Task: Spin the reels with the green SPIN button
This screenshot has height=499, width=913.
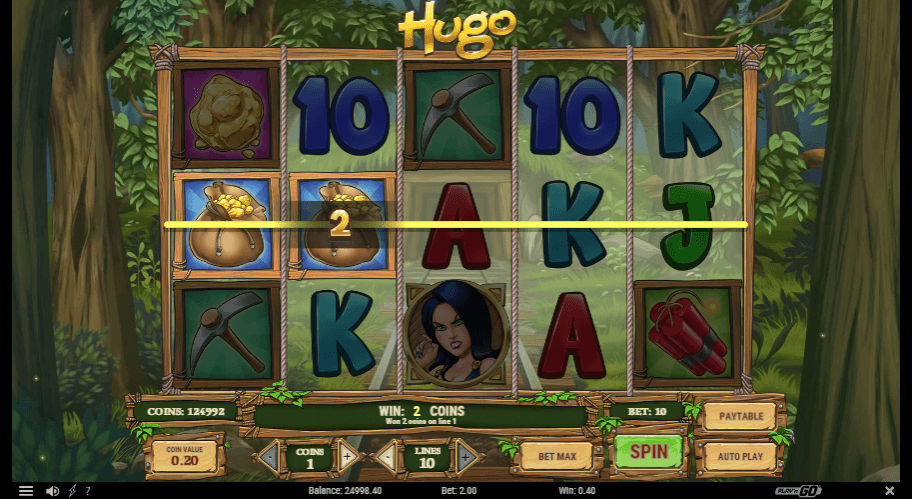Action: (x=648, y=451)
